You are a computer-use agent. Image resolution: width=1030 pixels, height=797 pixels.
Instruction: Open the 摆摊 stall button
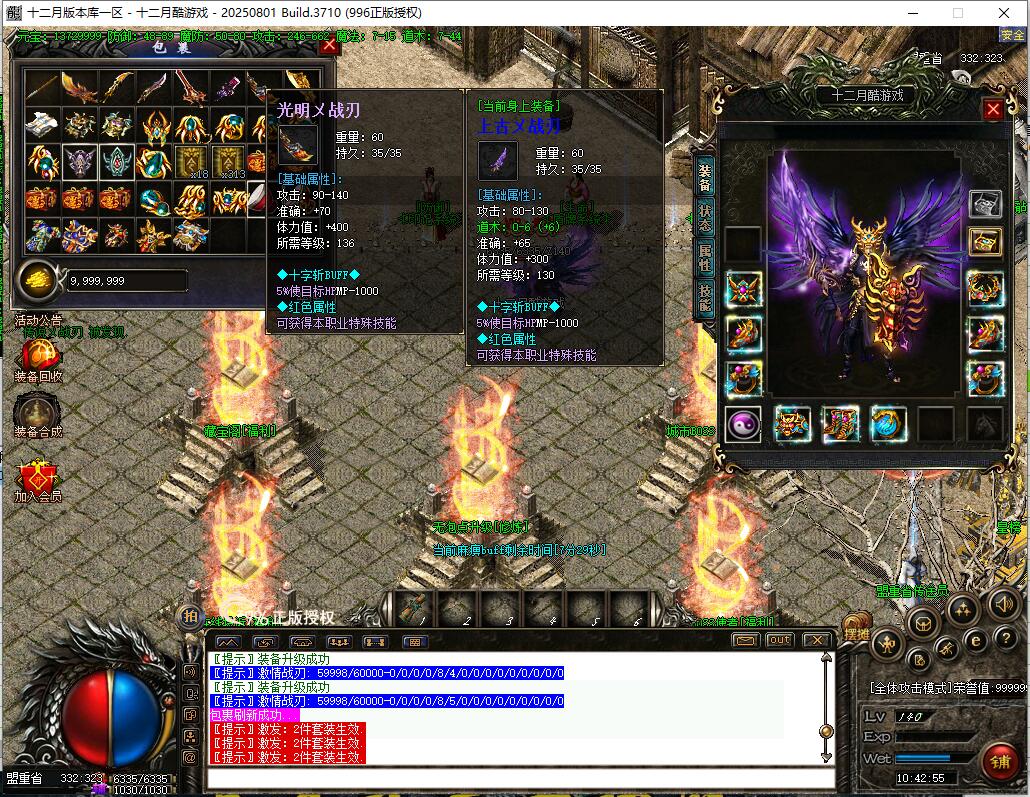pyautogui.click(x=856, y=633)
